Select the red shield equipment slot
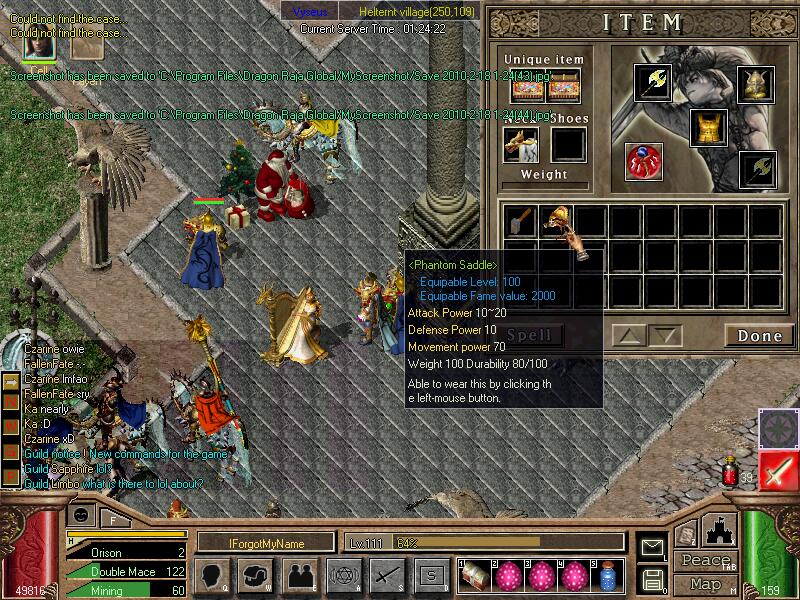This screenshot has height=600, width=800. point(642,162)
